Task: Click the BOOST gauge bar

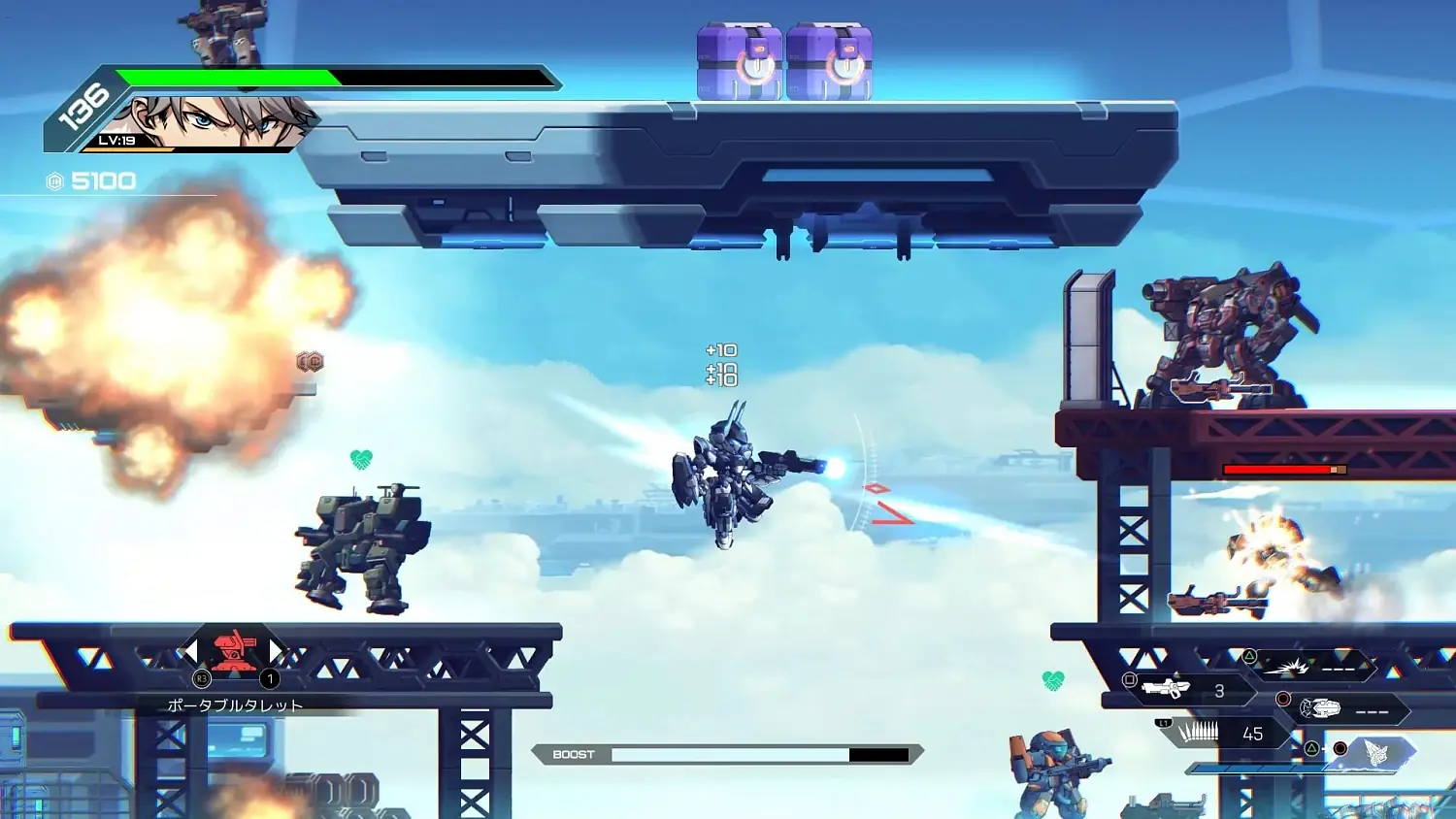Action: [728, 752]
